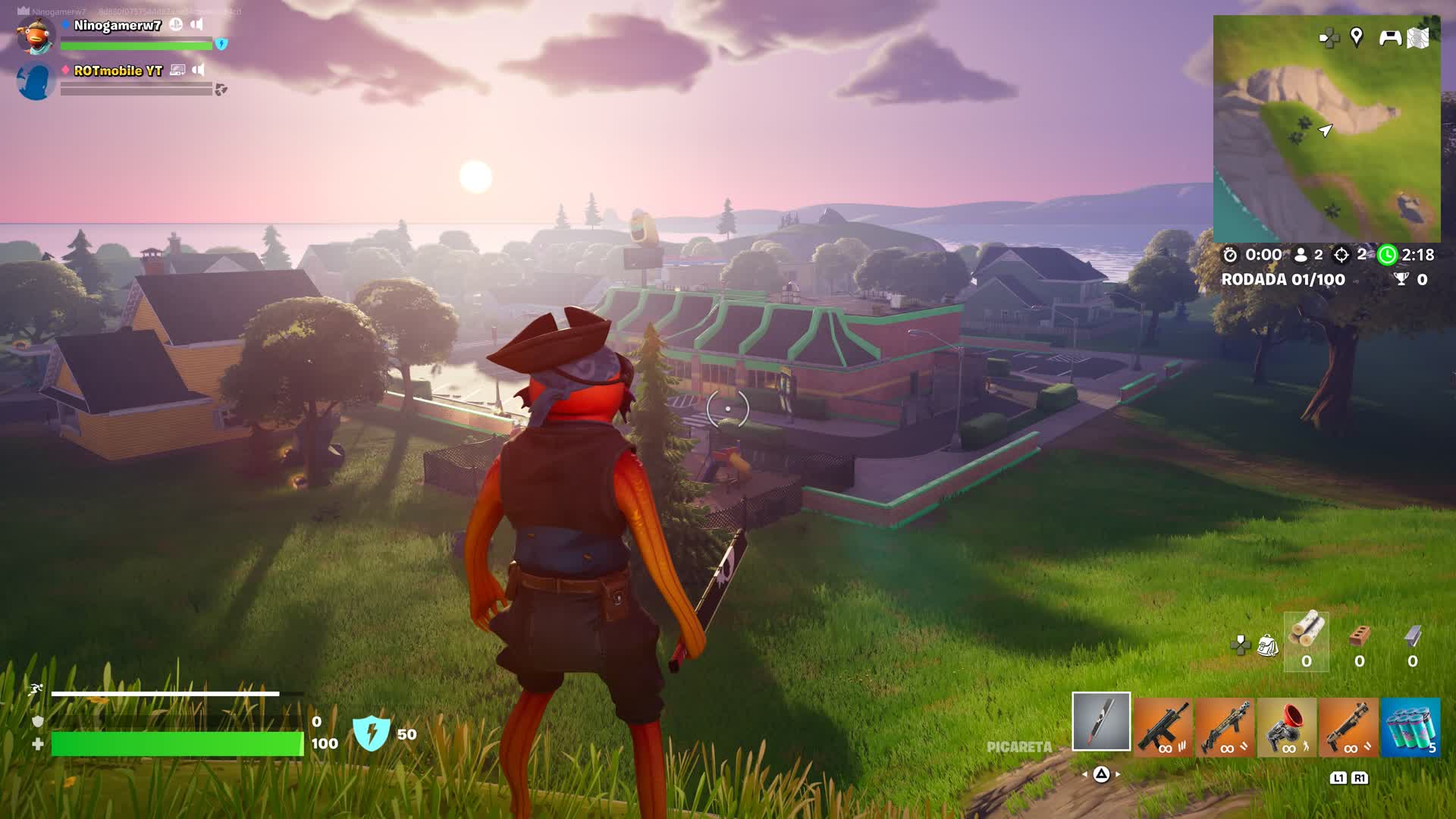Viewport: 1456px width, 819px height.
Task: Open the backpack inventory icon
Action: pos(1267,646)
